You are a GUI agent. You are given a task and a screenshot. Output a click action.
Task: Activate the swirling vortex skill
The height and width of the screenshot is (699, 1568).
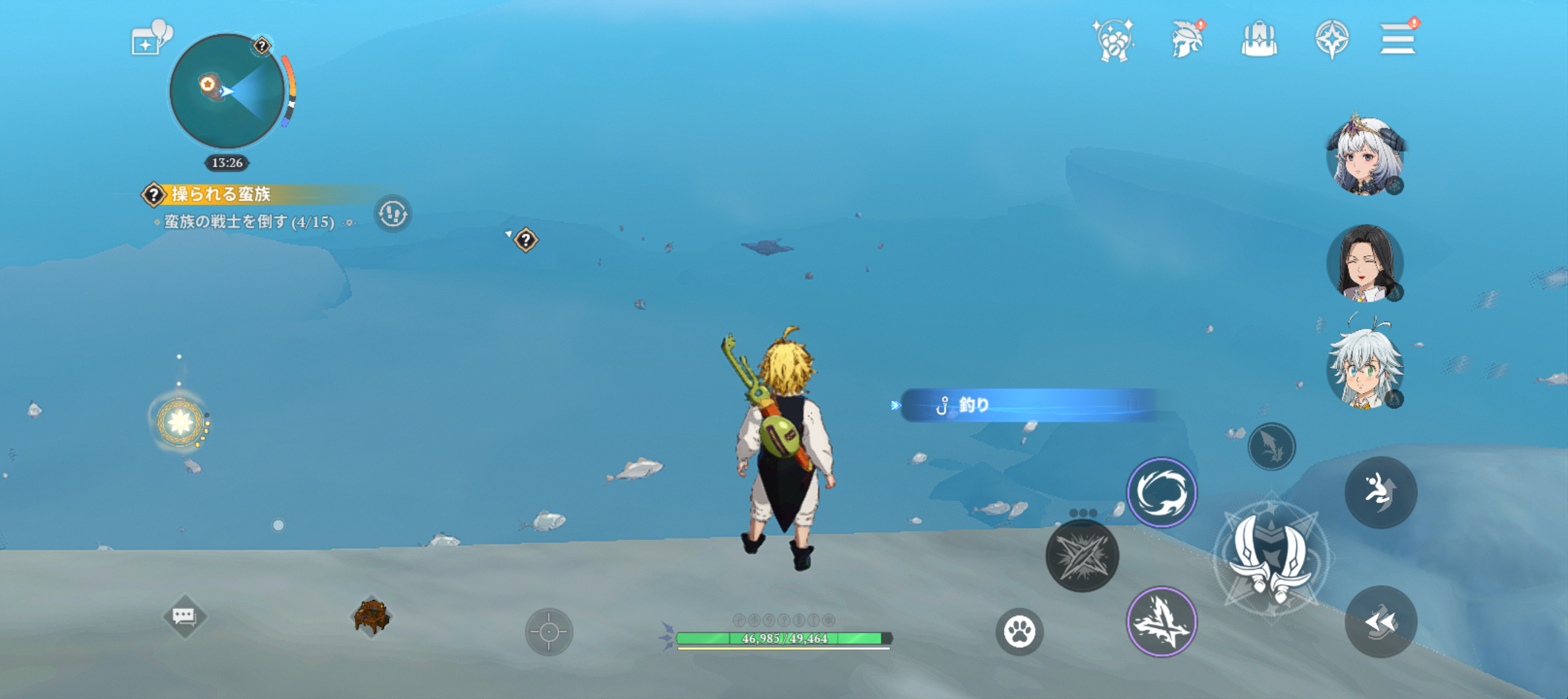point(1162,493)
